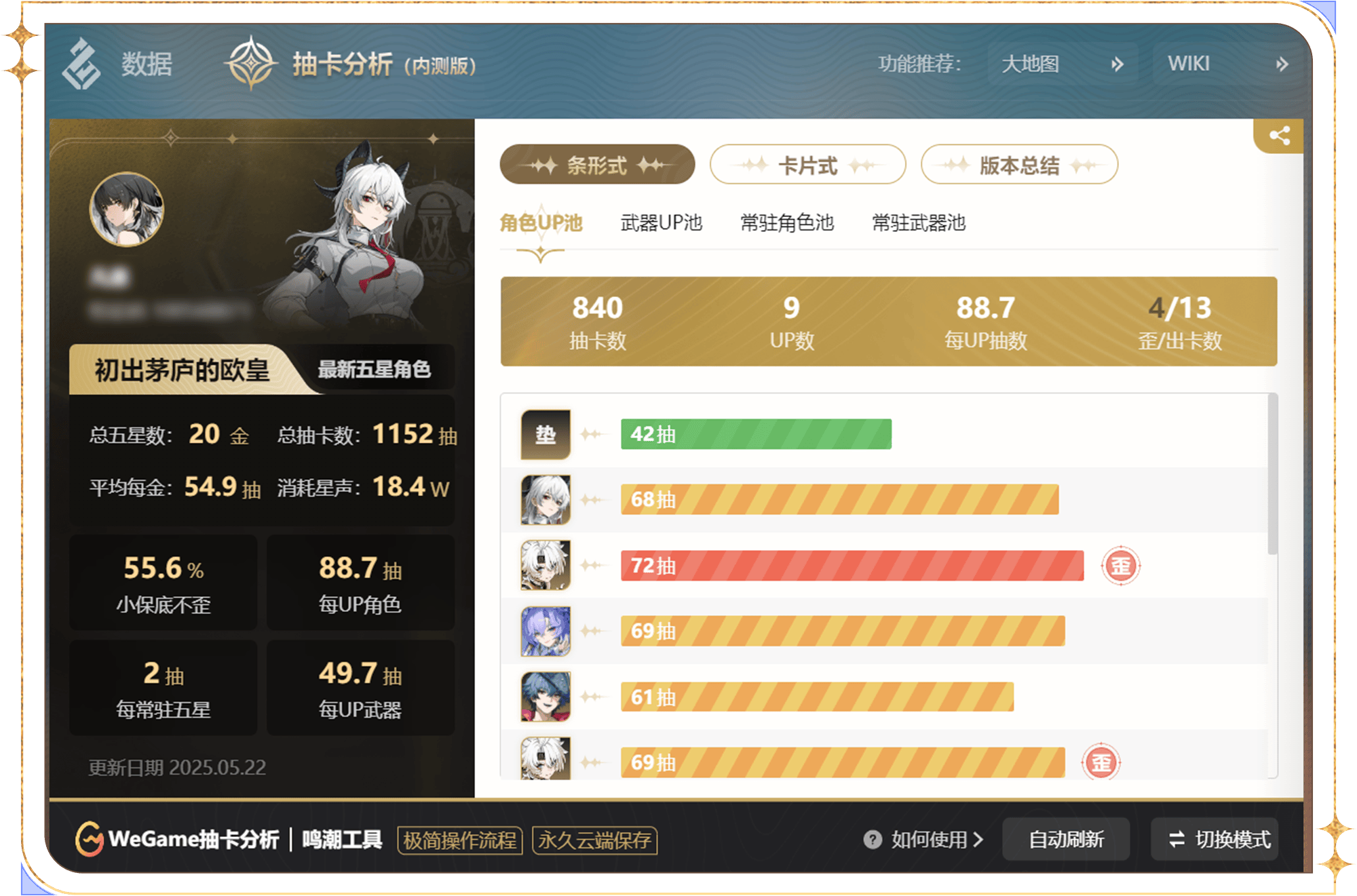Click the 歪 badge next to the 72抽 bar
The width and height of the screenshot is (1357, 896).
pyautogui.click(x=1121, y=565)
